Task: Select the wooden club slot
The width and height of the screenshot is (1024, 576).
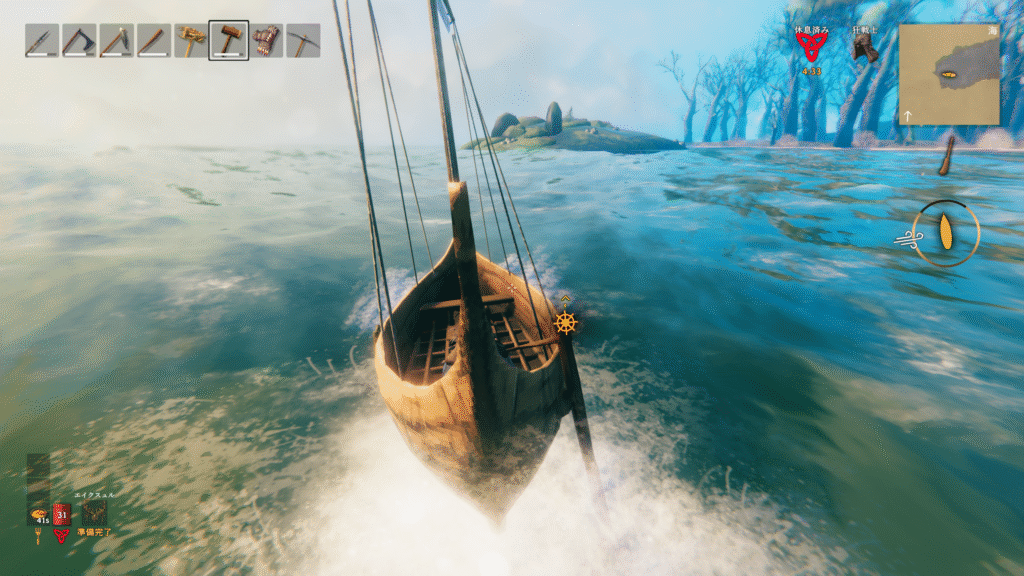Action: click(153, 41)
